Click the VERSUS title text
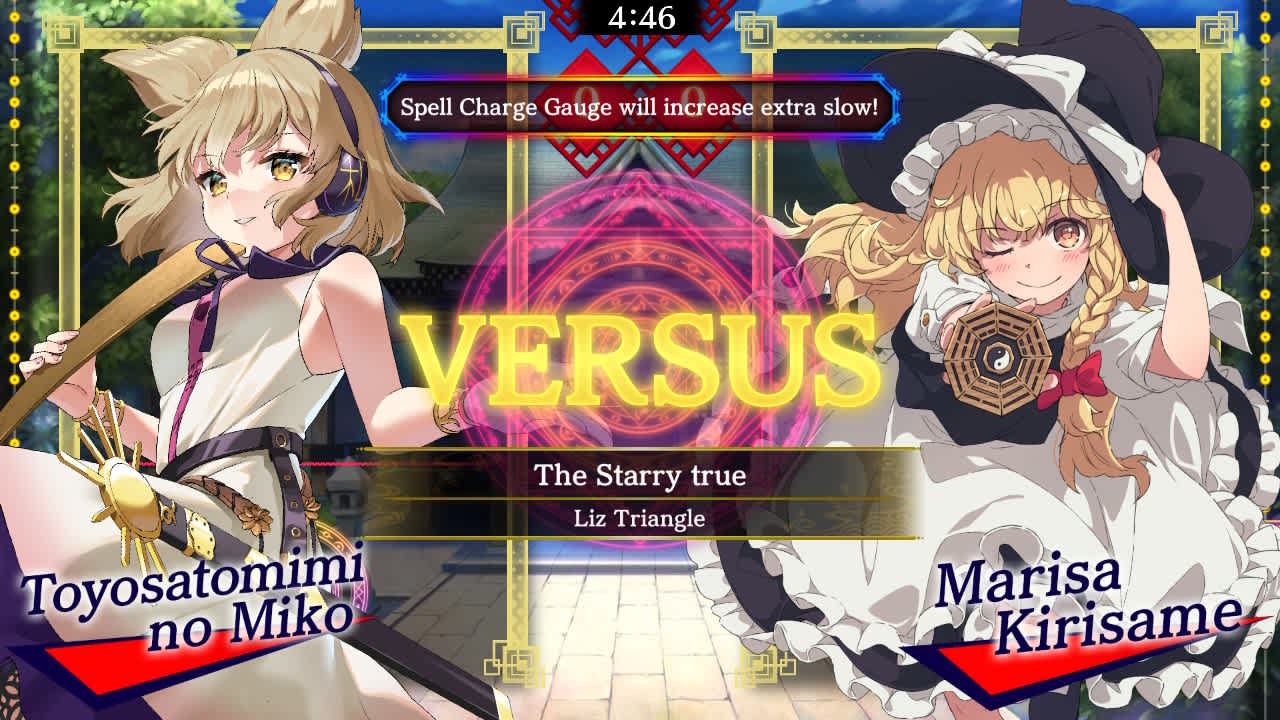1280x720 pixels. [640, 355]
